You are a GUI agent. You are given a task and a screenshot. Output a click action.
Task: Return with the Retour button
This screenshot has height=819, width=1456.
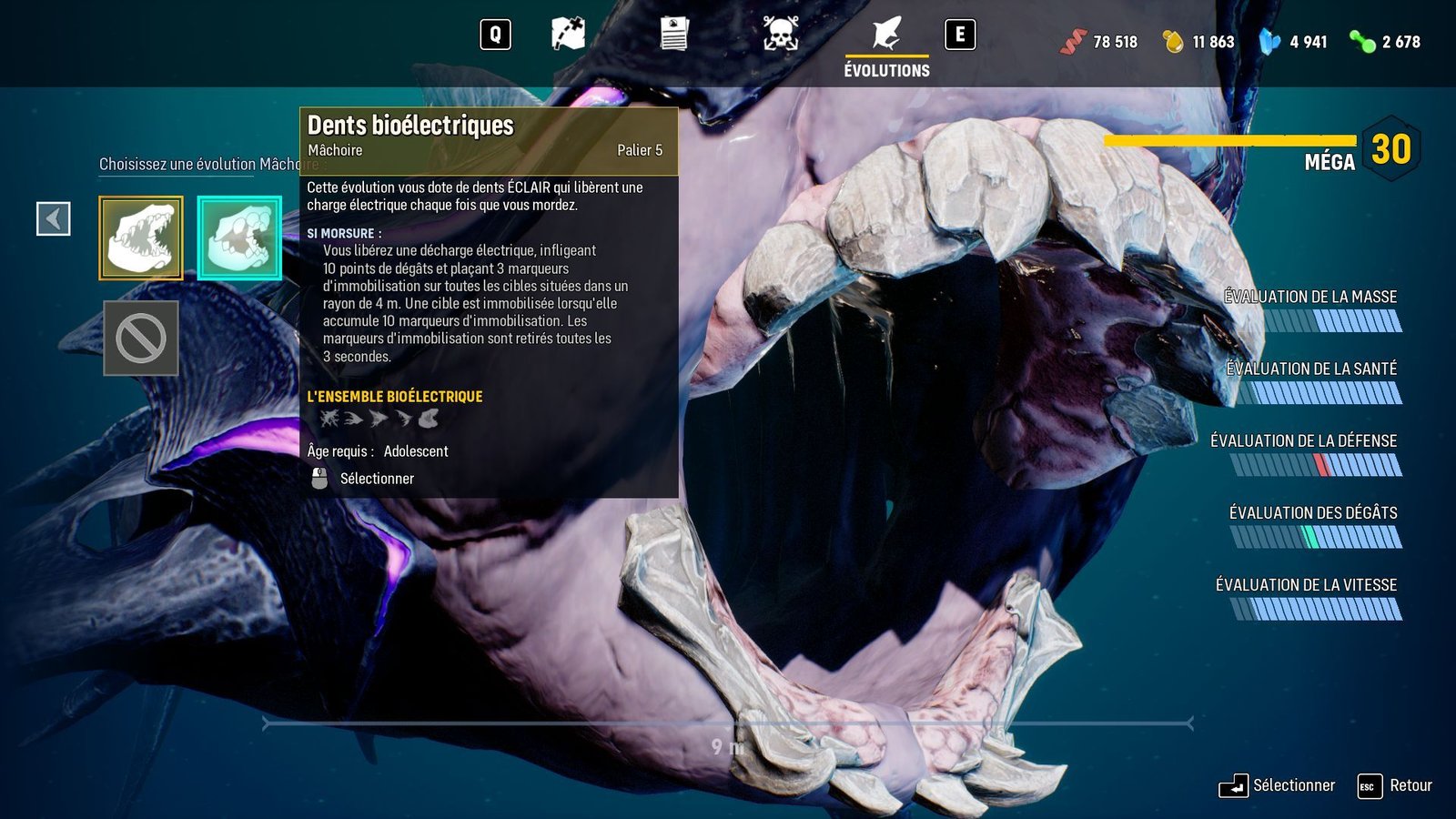(1395, 785)
